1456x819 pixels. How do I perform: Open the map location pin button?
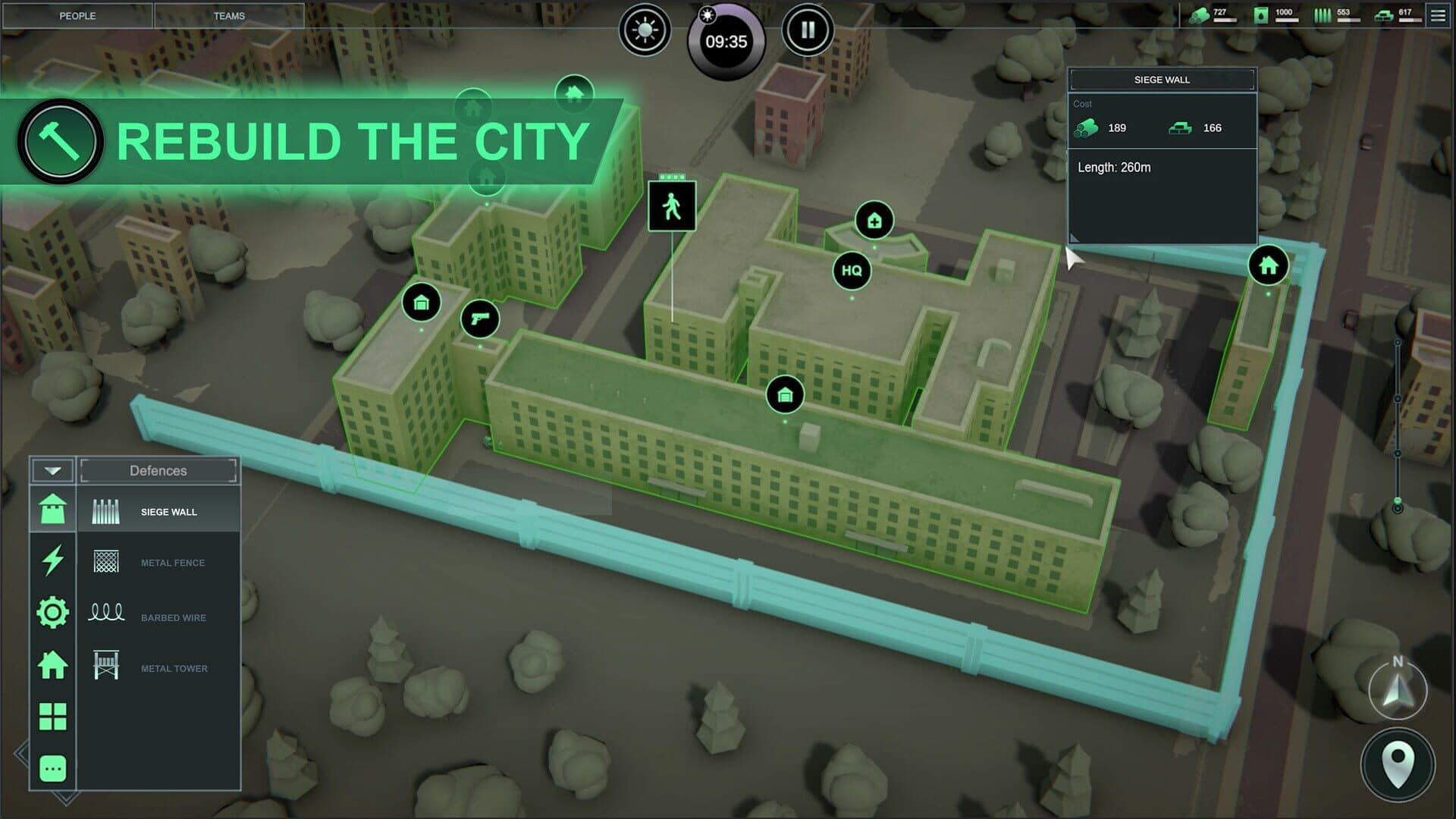[1398, 764]
